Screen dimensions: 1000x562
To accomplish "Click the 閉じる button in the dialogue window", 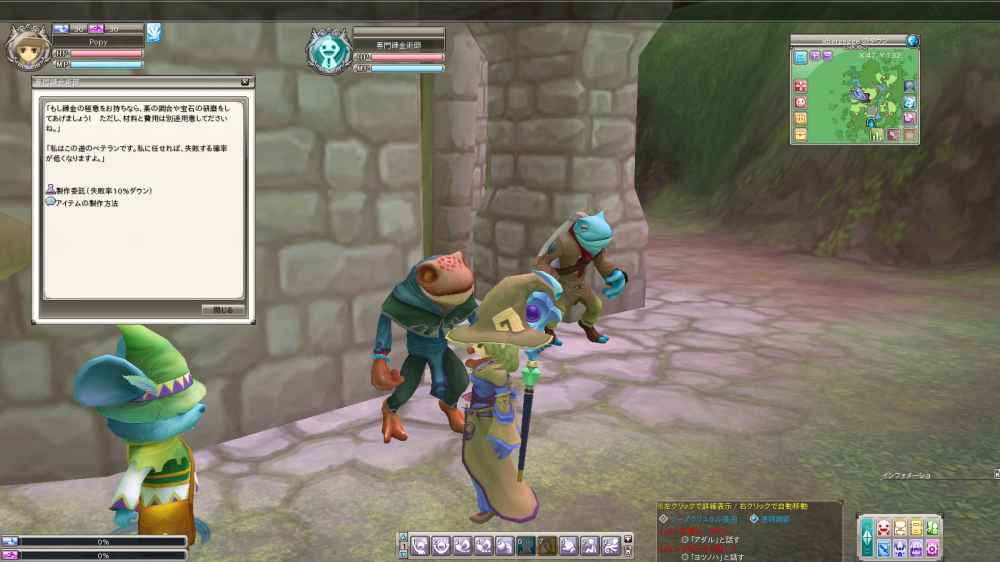I will (223, 310).
